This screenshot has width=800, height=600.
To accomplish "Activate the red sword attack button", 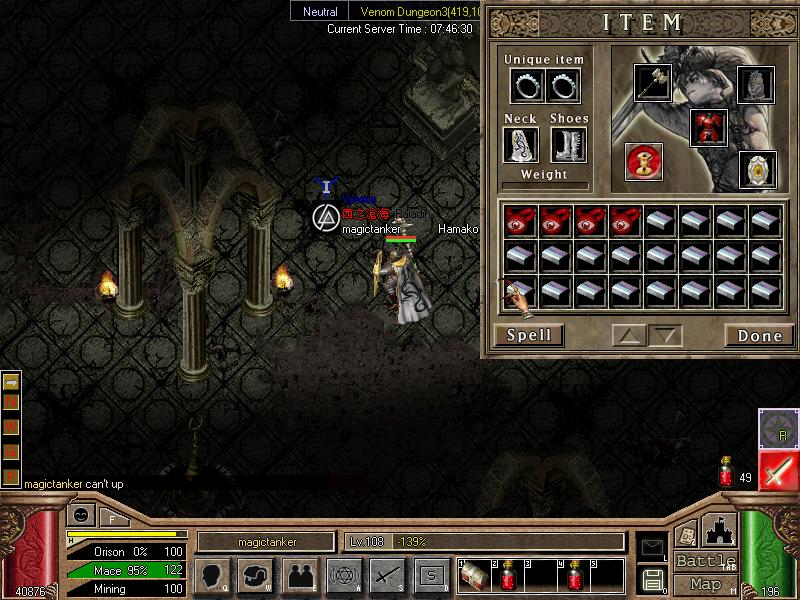I will pyautogui.click(x=778, y=470).
